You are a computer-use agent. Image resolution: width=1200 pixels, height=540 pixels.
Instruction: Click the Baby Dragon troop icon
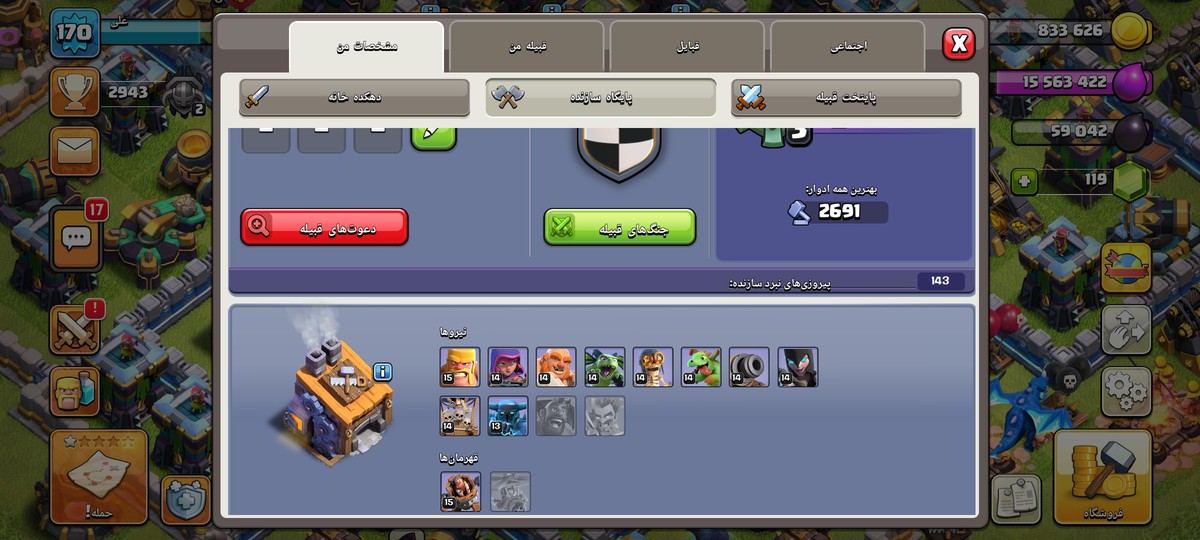[x=701, y=367]
